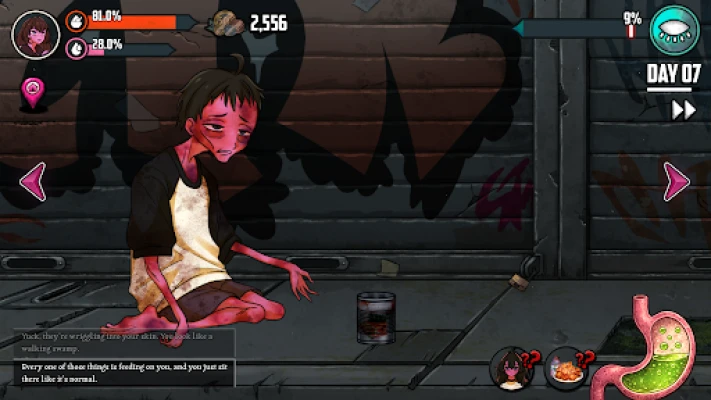Open the character portrait in the top corner
Image resolution: width=711 pixels, height=400 pixels.
[35, 35]
